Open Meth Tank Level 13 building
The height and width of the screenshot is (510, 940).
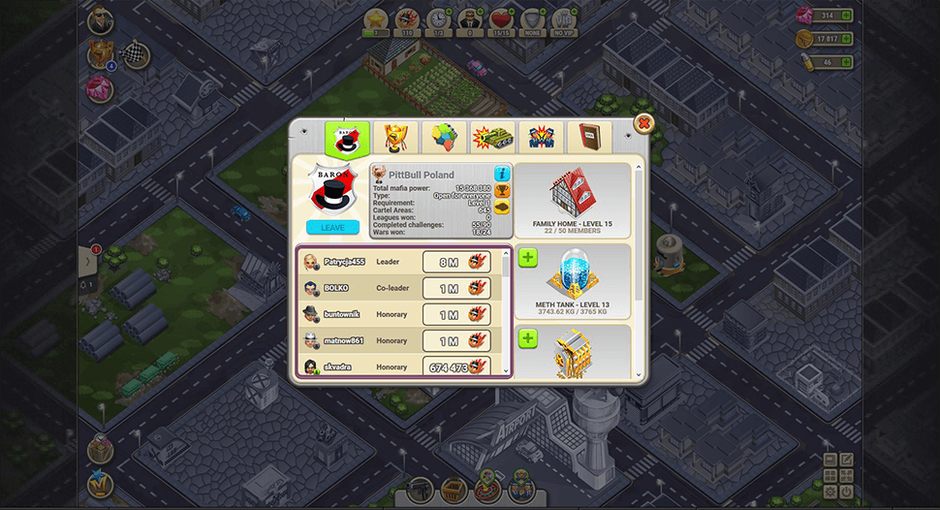(x=573, y=281)
